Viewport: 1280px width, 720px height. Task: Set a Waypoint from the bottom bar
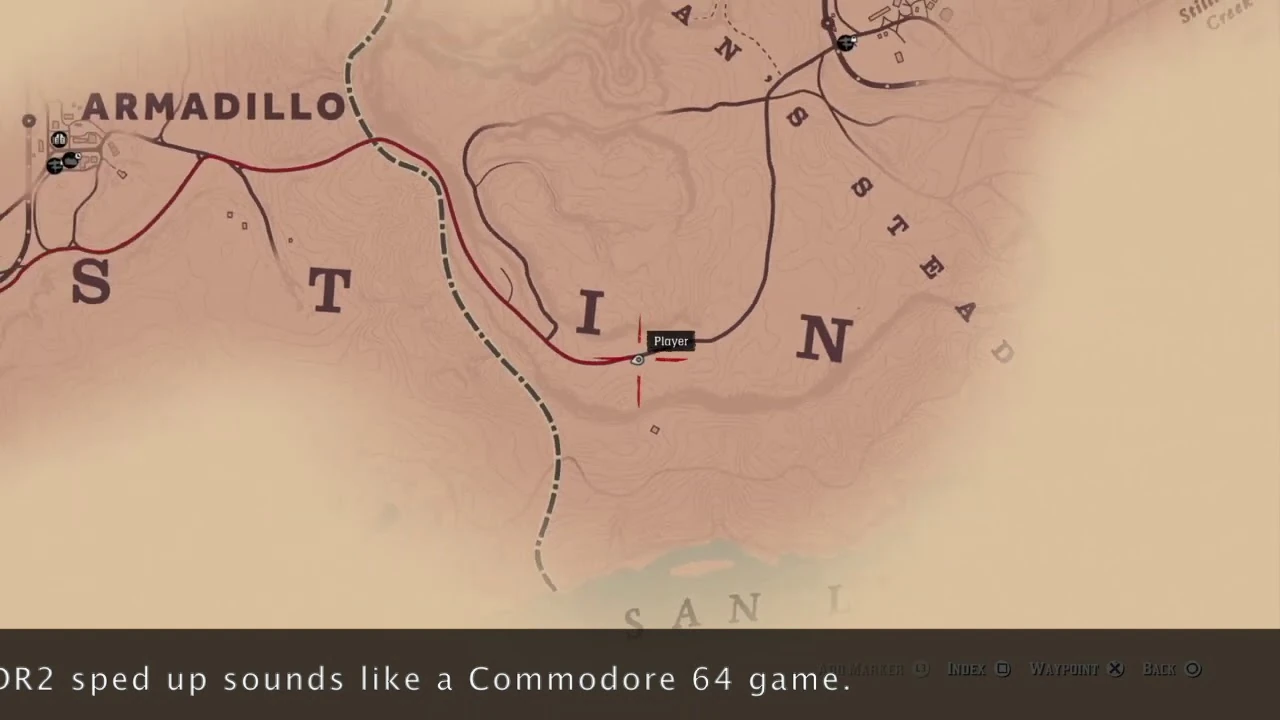pos(1065,669)
